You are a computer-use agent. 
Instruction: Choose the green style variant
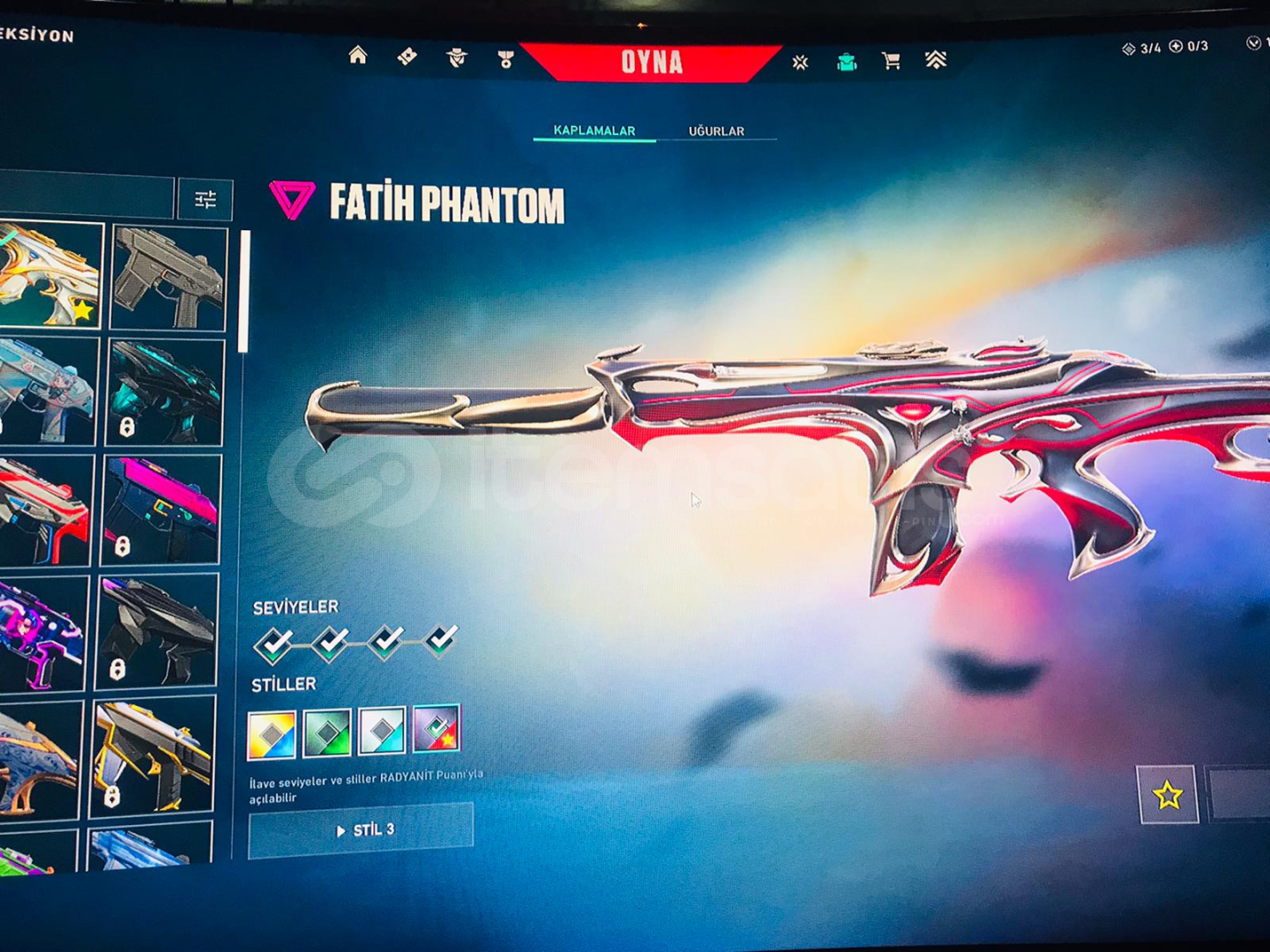click(x=327, y=733)
